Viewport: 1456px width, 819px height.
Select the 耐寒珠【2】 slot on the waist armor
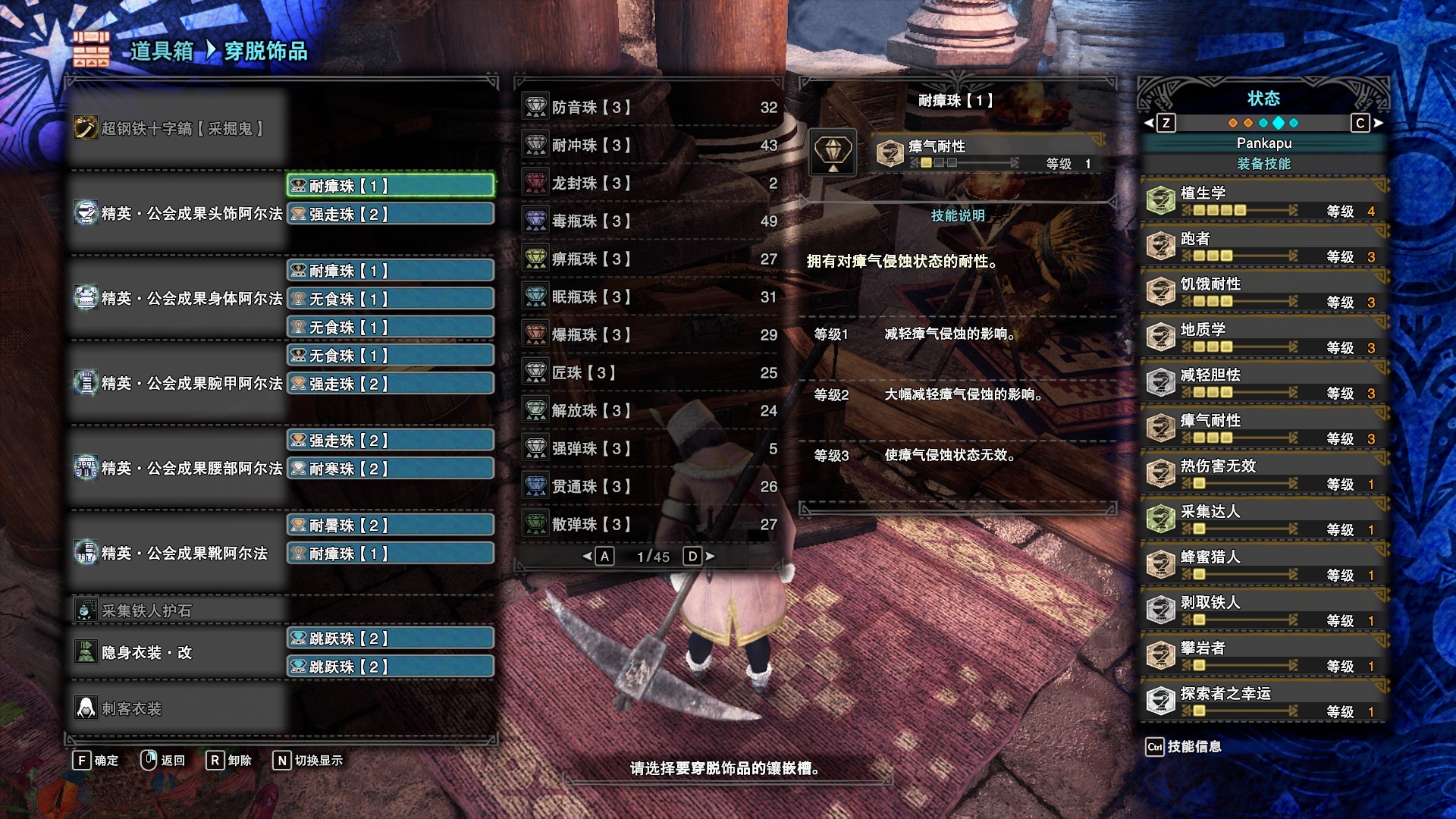(x=391, y=469)
